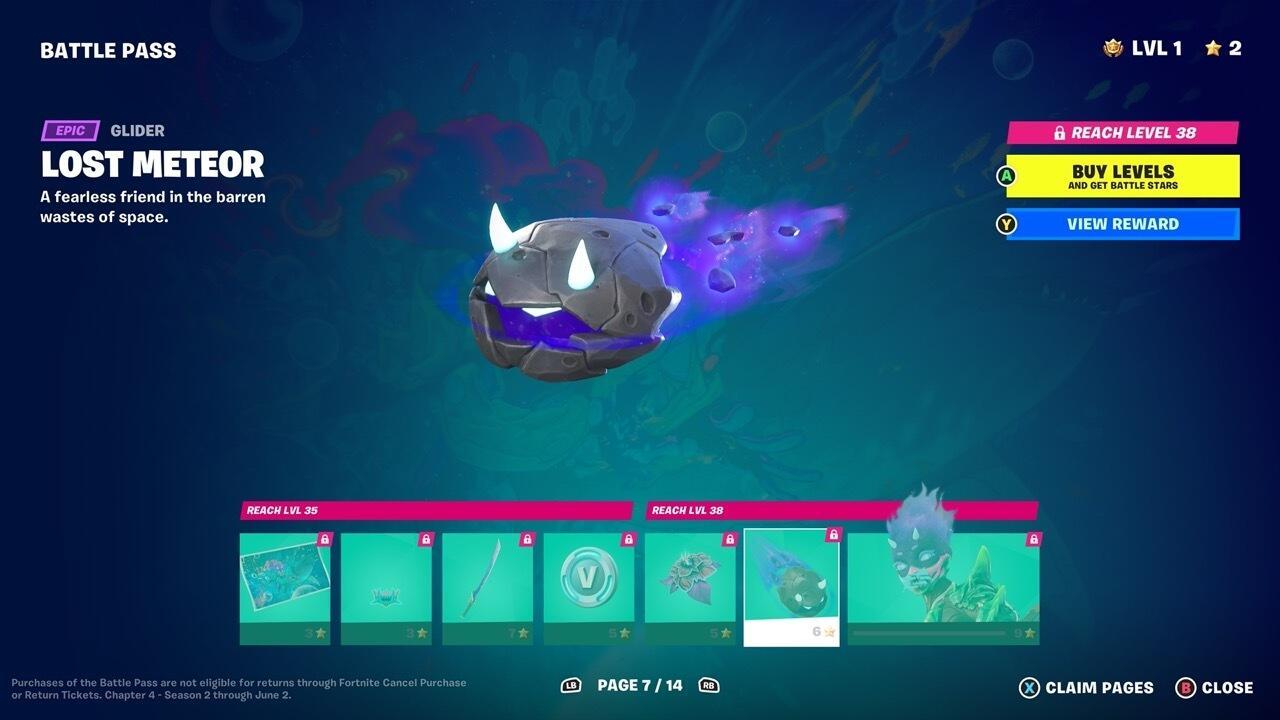Toggle the lock icon on the katana tile
Viewport: 1280px width, 720px height.
(526, 541)
